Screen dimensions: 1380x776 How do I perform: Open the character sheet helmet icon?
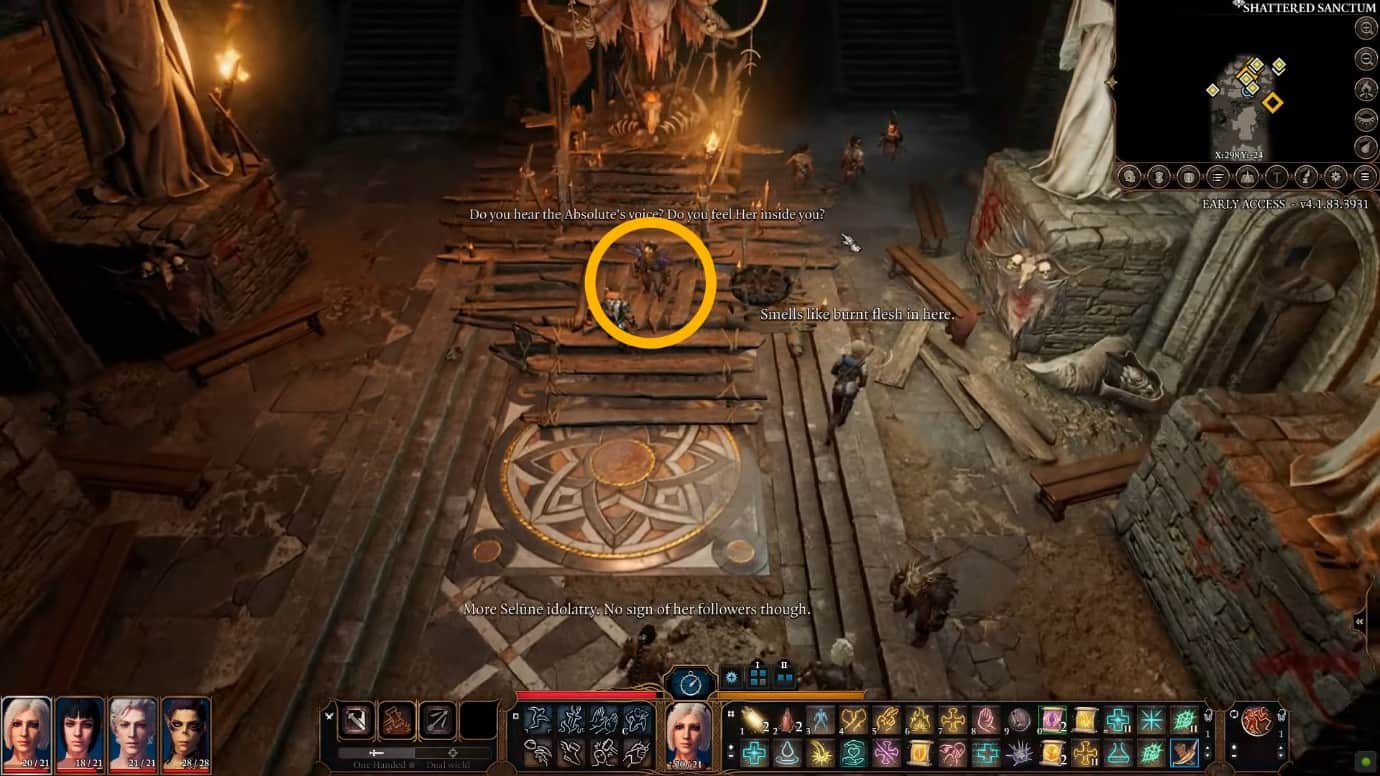[x=1129, y=178]
